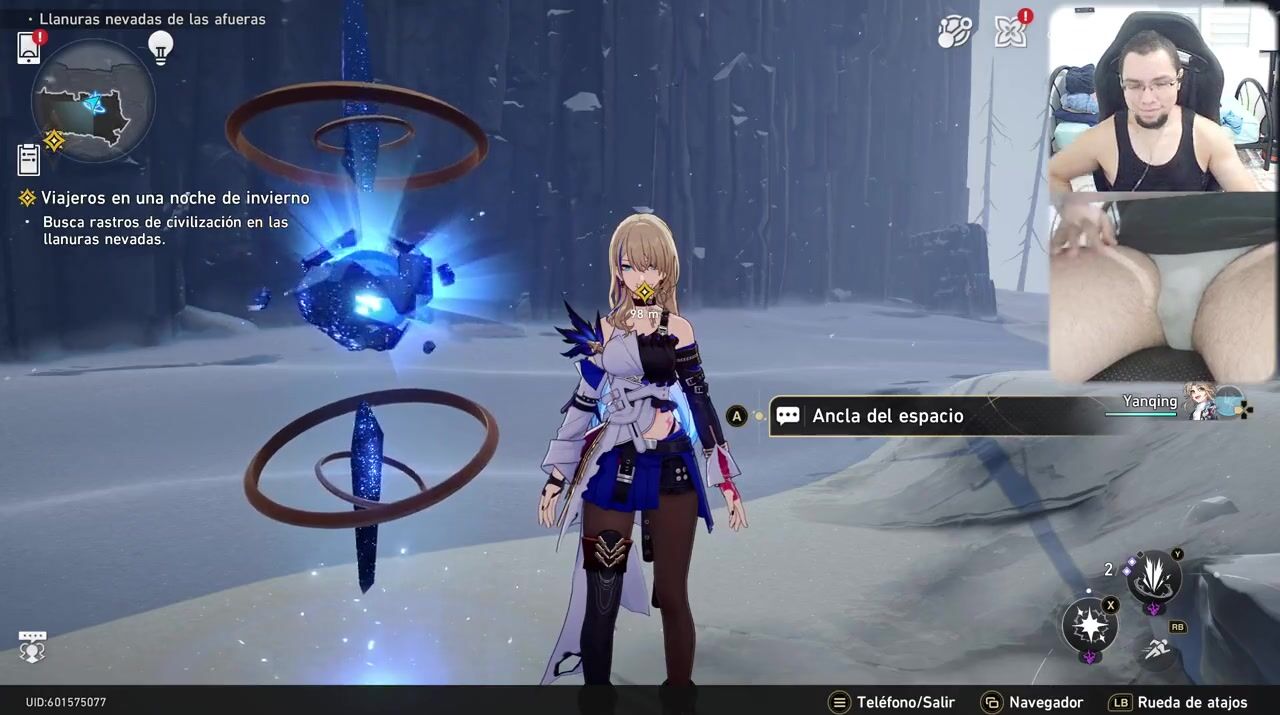Open the mission clipboard icon
This screenshot has height=715, width=1280.
pyautogui.click(x=28, y=158)
